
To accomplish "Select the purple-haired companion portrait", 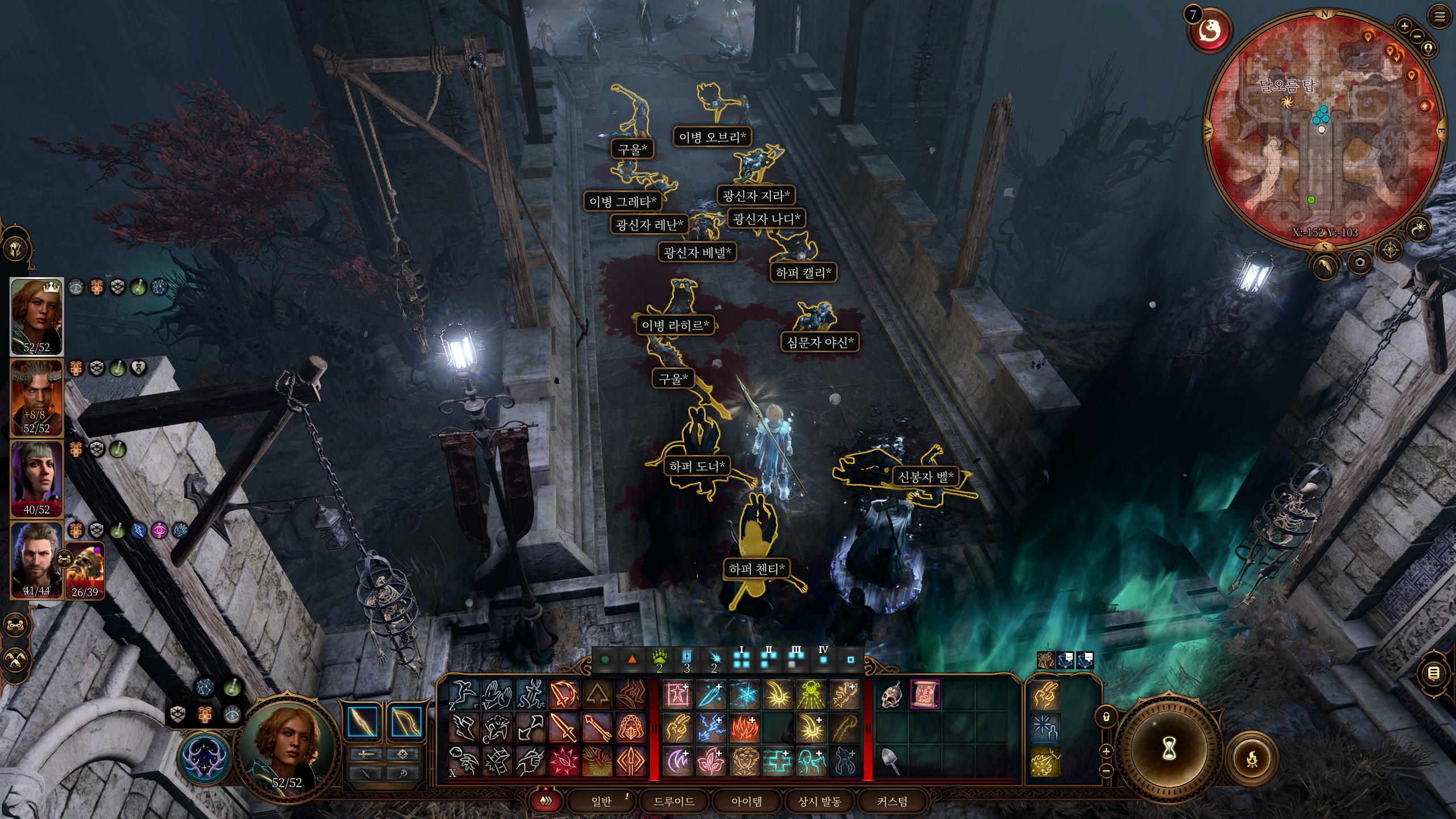I will (36, 479).
